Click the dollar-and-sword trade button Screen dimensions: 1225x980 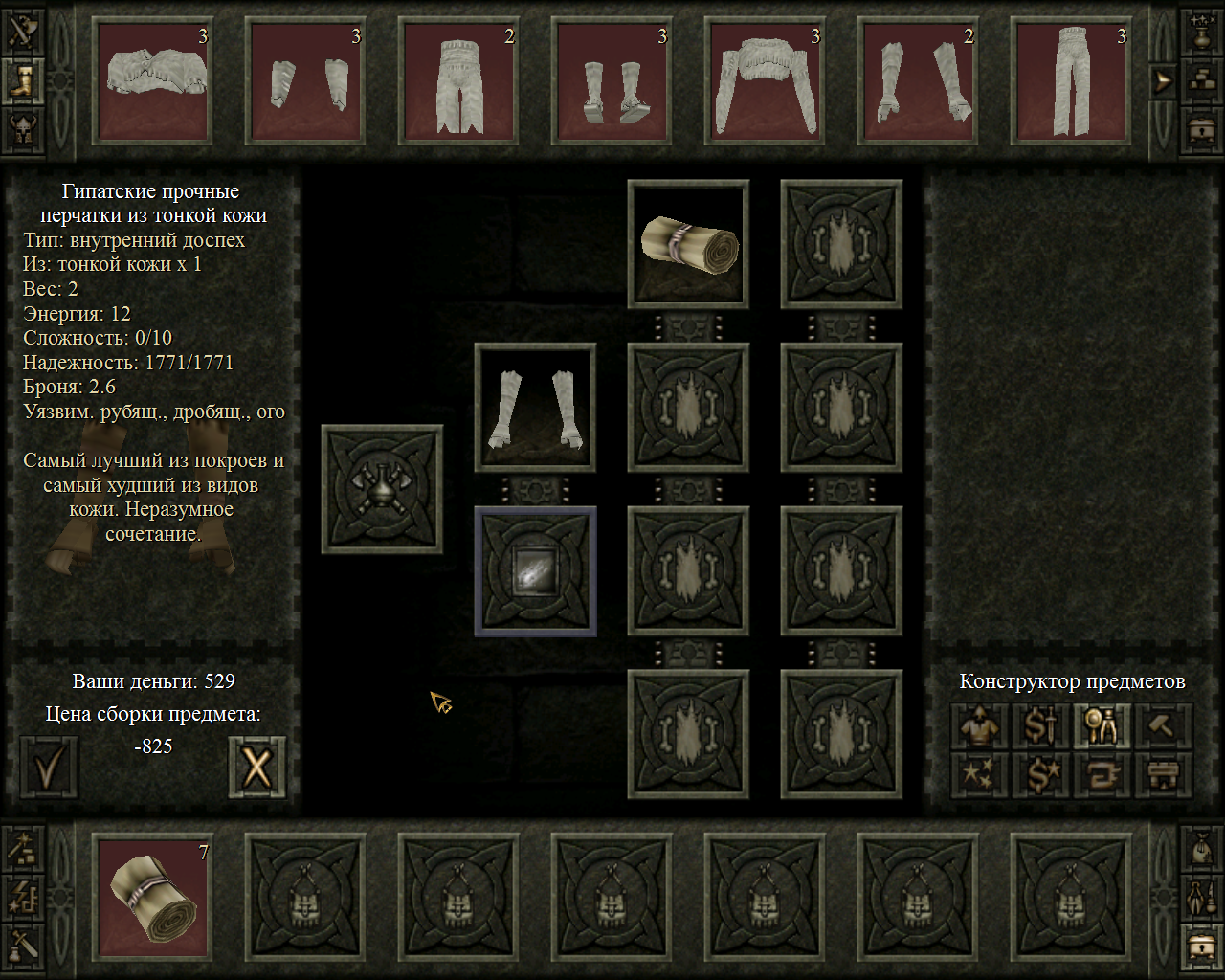[1040, 725]
